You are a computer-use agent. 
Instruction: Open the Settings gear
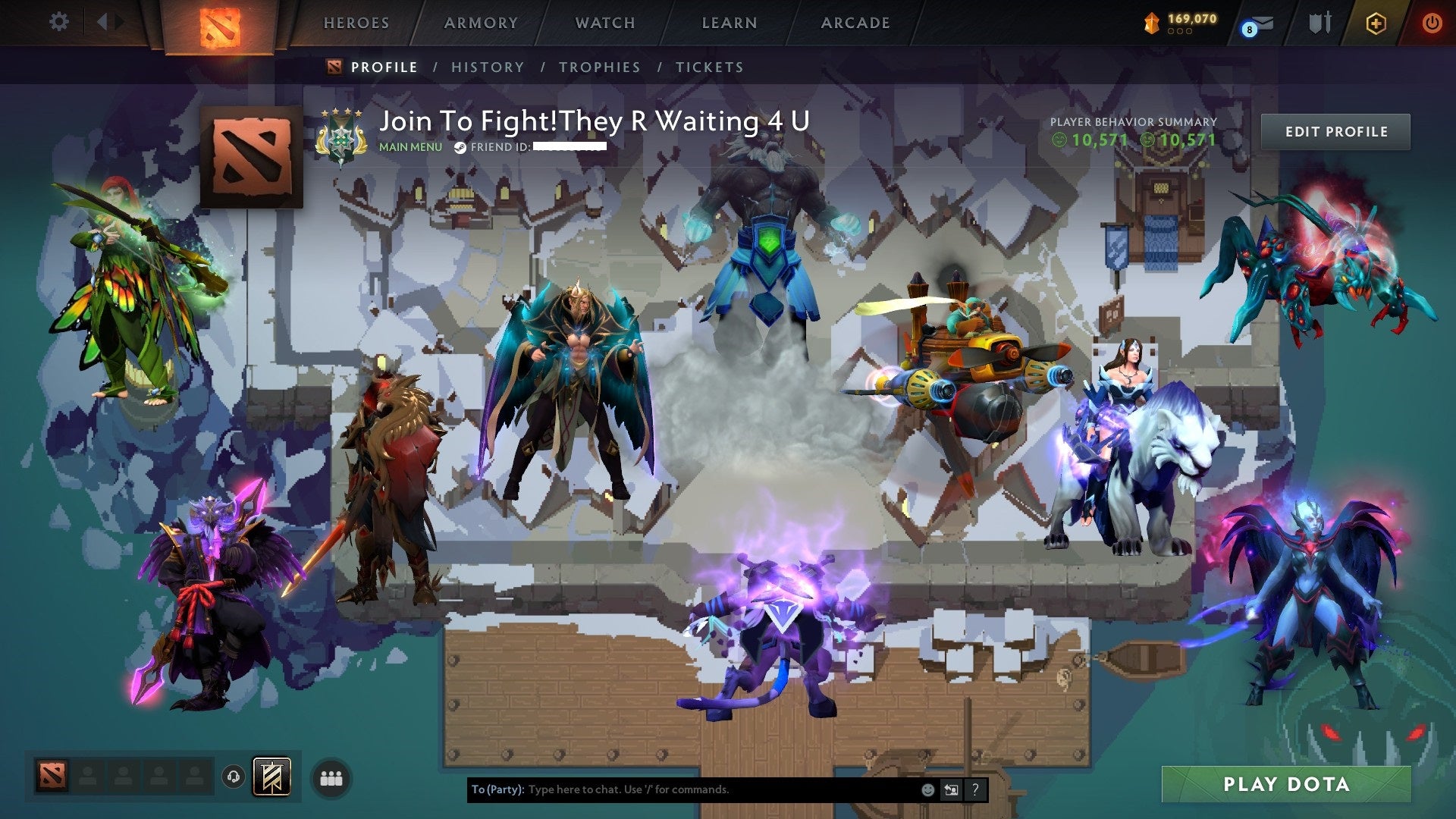(59, 22)
